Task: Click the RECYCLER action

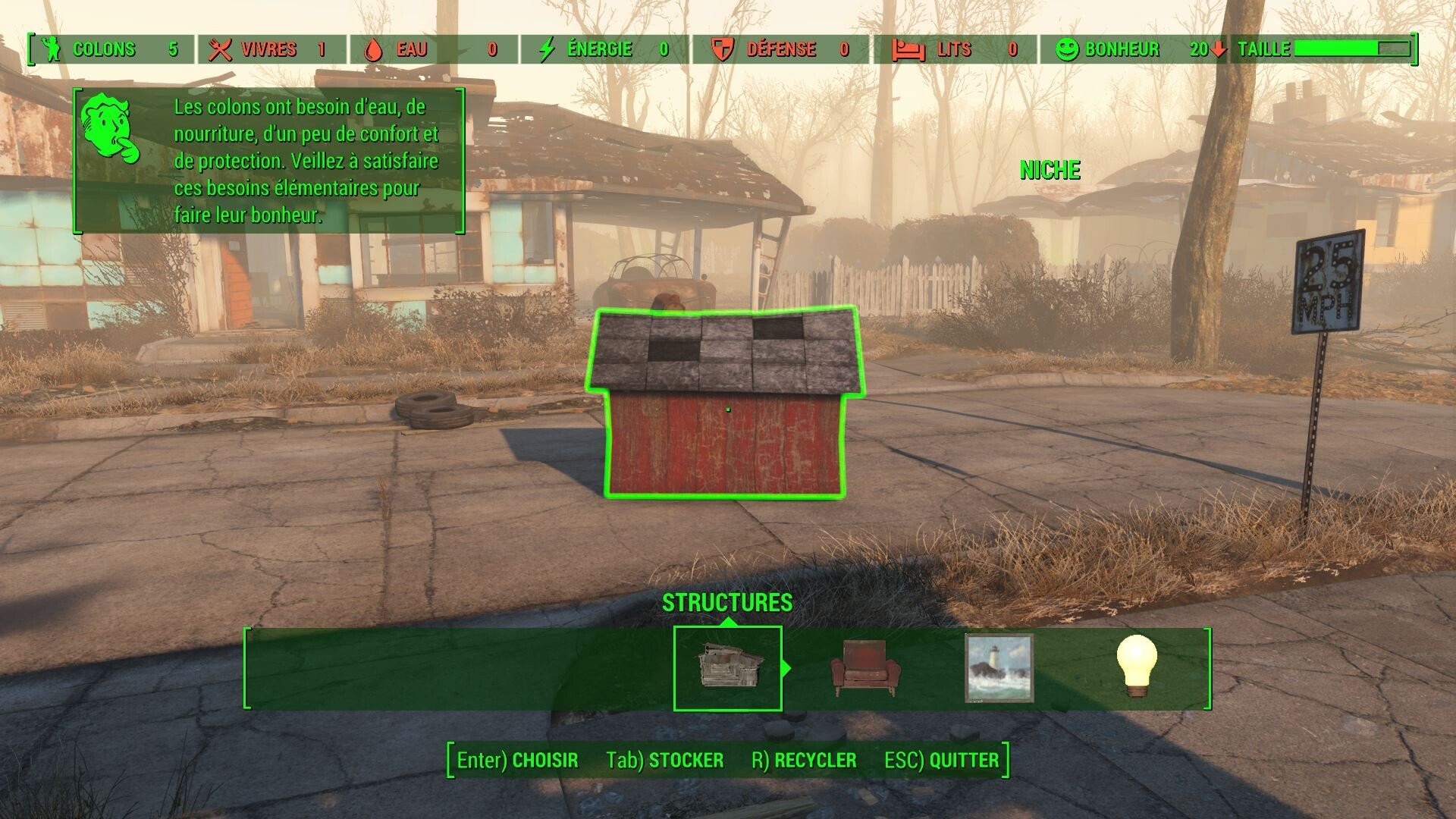Action: tap(804, 760)
